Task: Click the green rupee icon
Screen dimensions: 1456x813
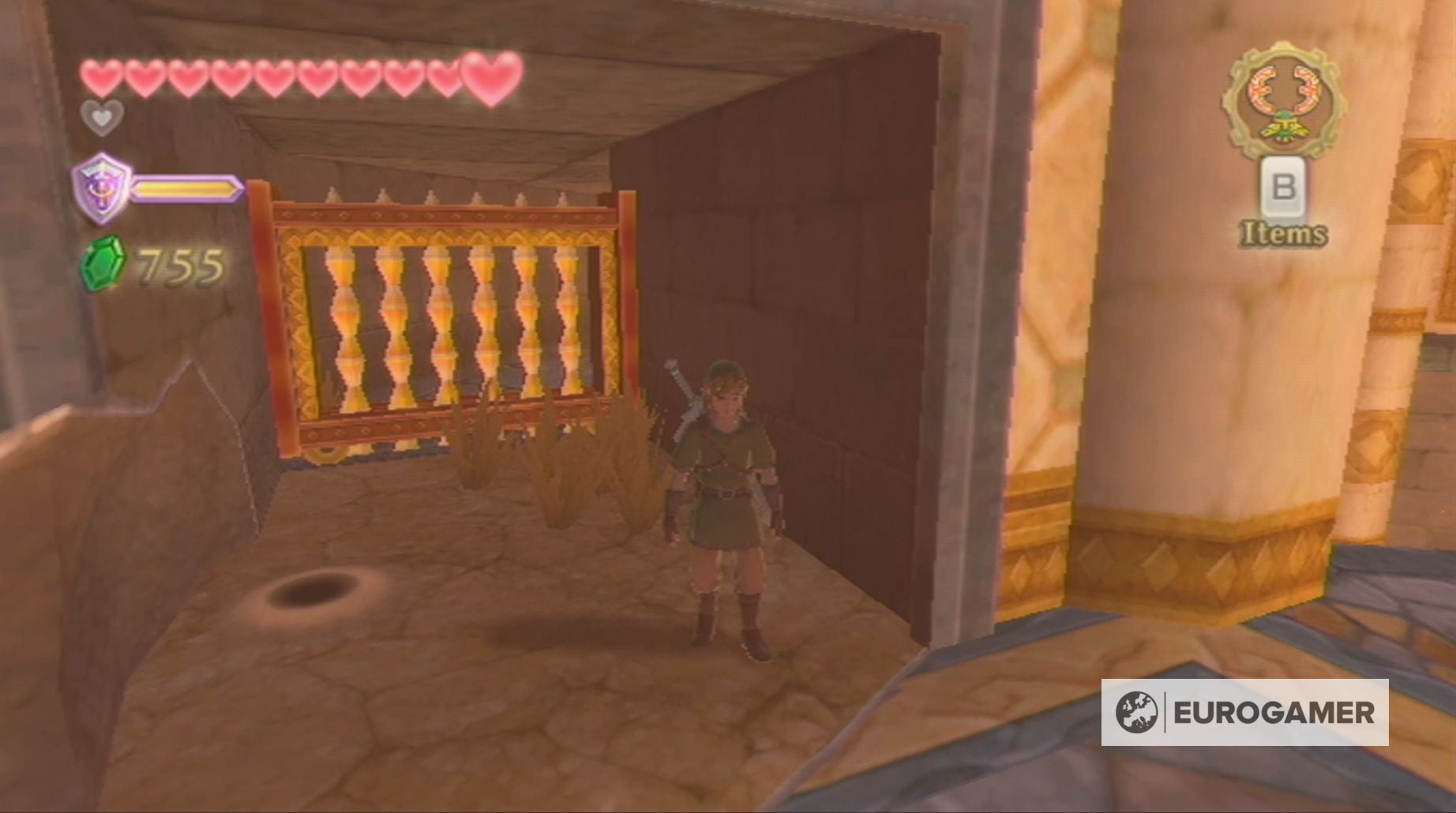Action: coord(102,263)
